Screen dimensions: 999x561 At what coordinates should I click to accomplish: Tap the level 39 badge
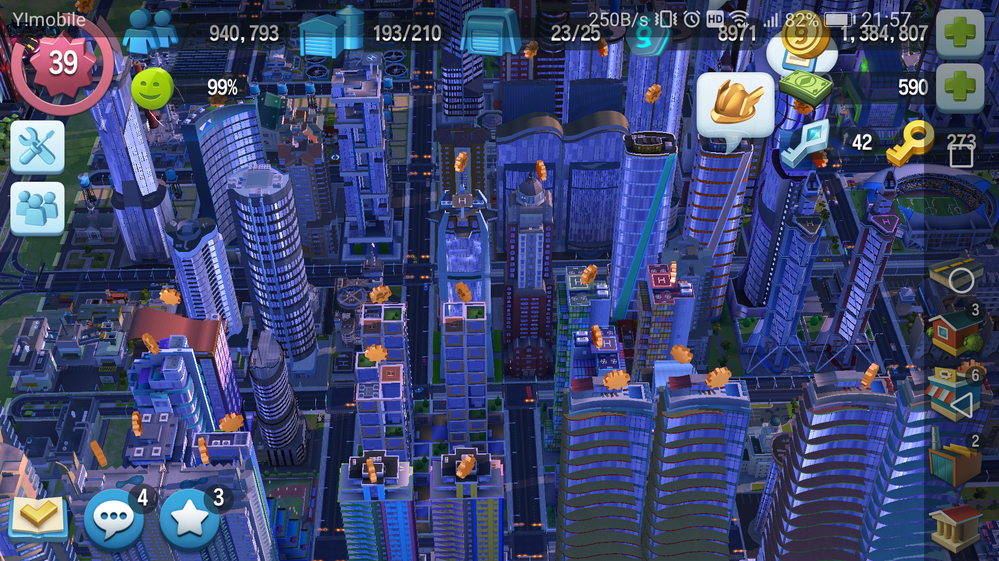pyautogui.click(x=62, y=62)
